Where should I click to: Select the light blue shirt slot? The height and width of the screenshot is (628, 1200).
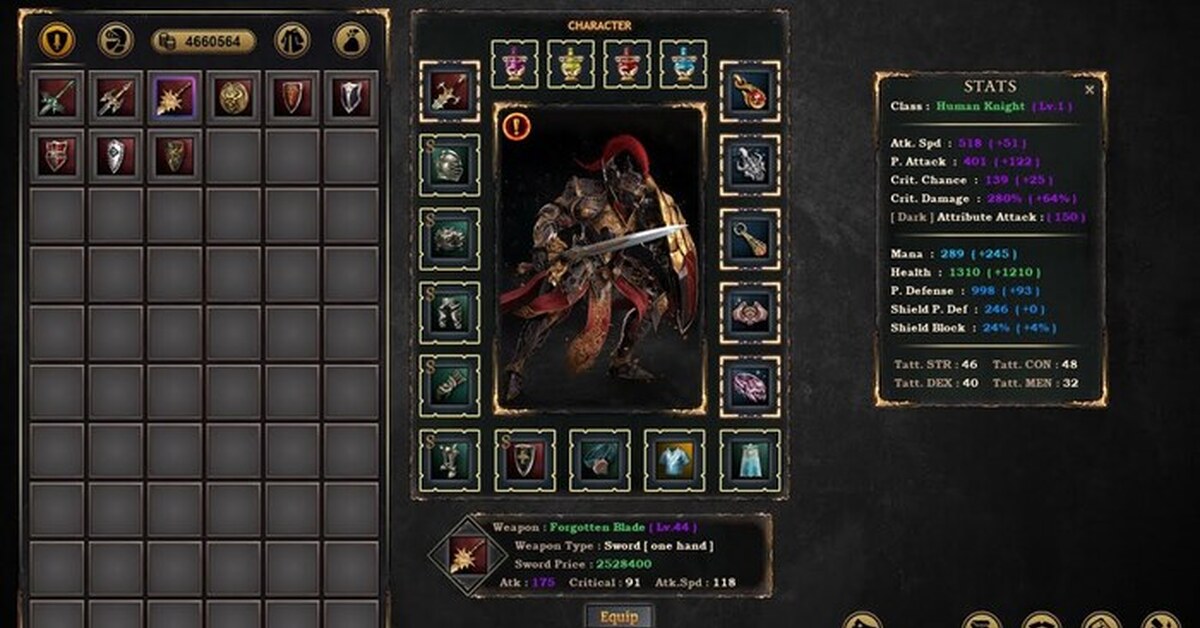click(x=675, y=460)
